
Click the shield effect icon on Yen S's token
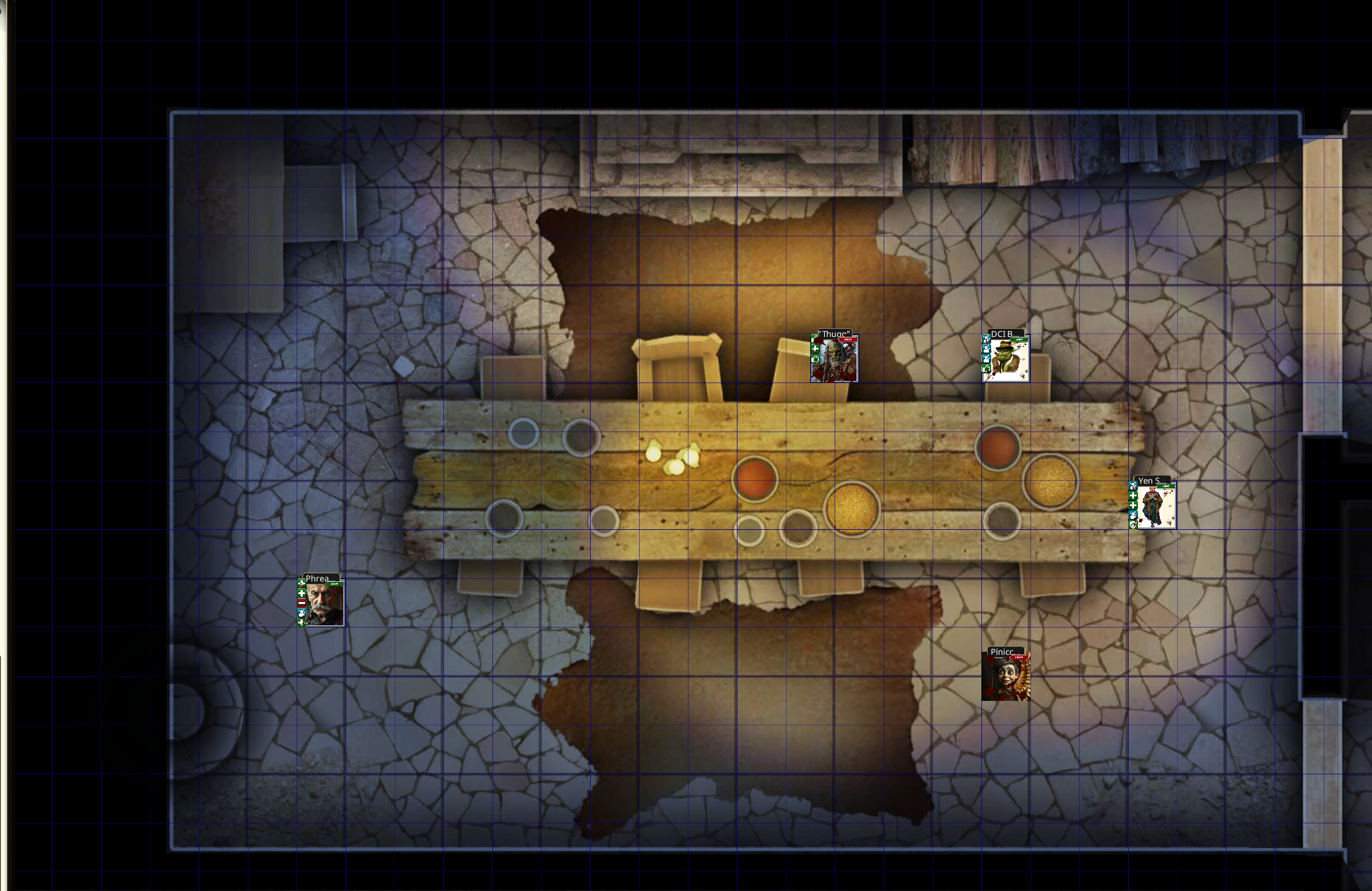pyautogui.click(x=1133, y=525)
